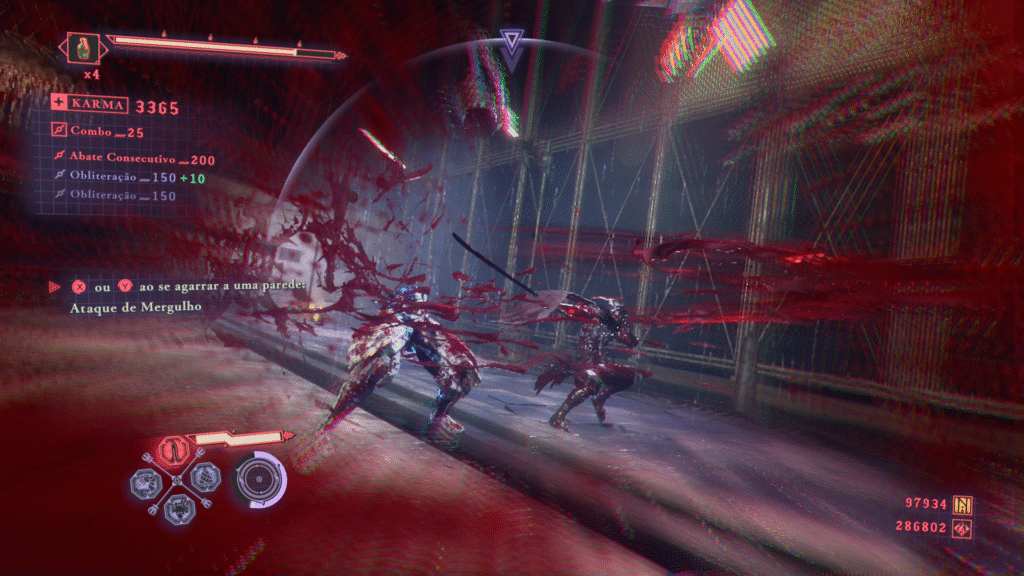
Task: Click the purple triangle target marker
Action: [511, 46]
